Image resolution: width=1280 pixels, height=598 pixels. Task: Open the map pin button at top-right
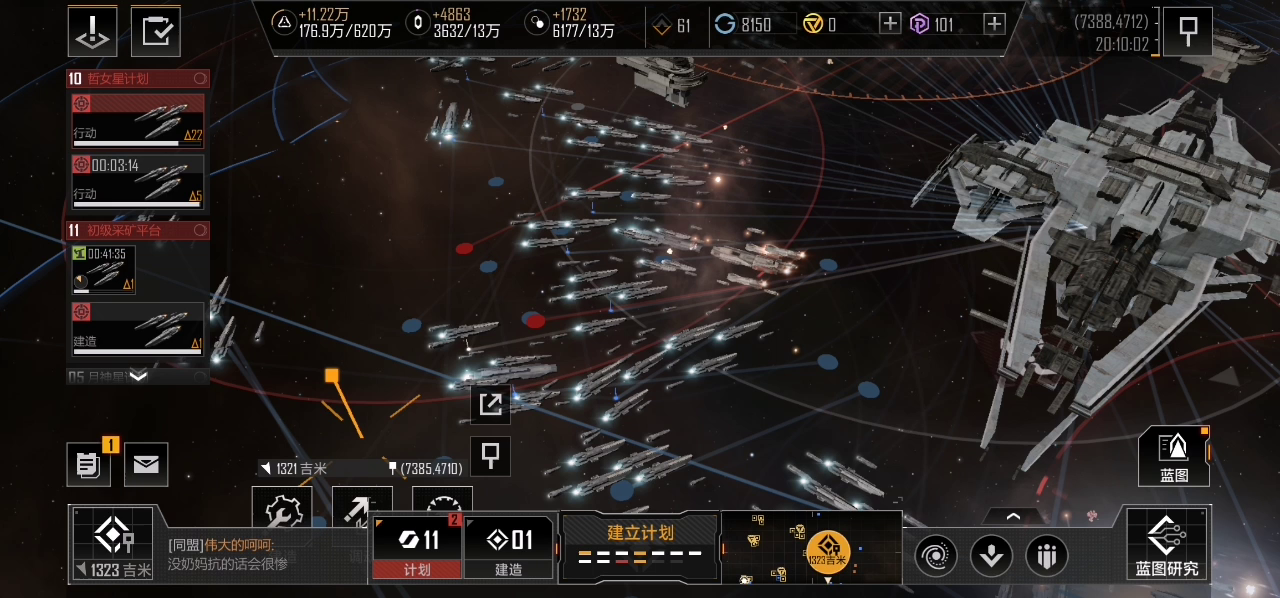coord(1188,32)
